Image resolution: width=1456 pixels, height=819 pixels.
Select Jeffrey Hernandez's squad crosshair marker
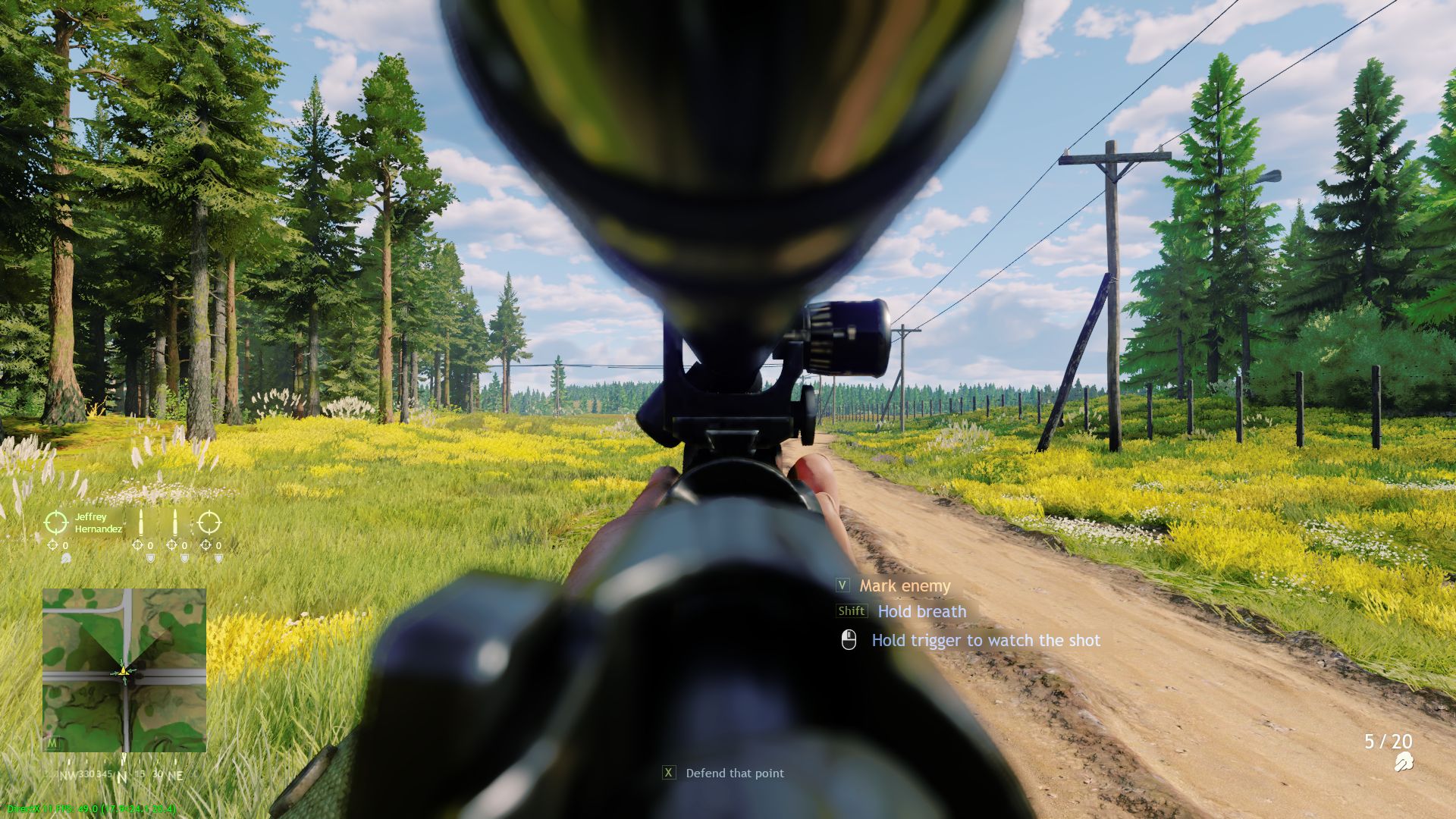click(x=56, y=522)
